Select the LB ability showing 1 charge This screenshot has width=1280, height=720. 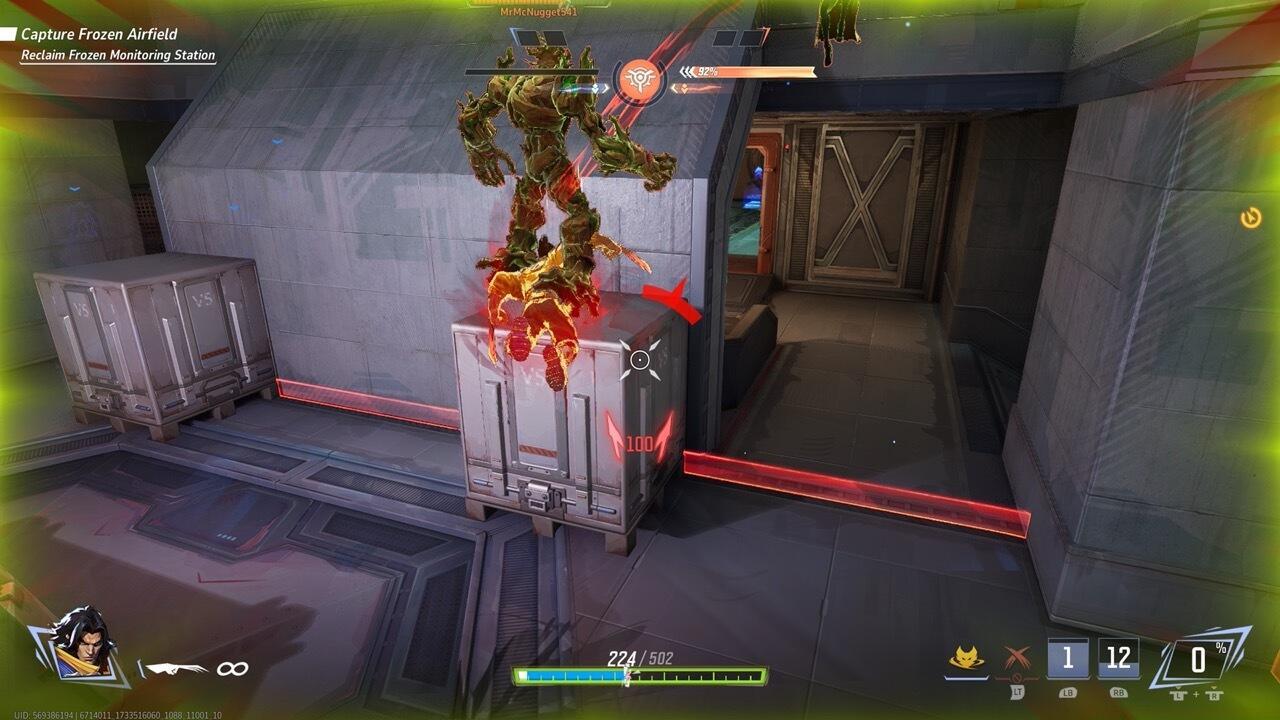(x=1066, y=656)
